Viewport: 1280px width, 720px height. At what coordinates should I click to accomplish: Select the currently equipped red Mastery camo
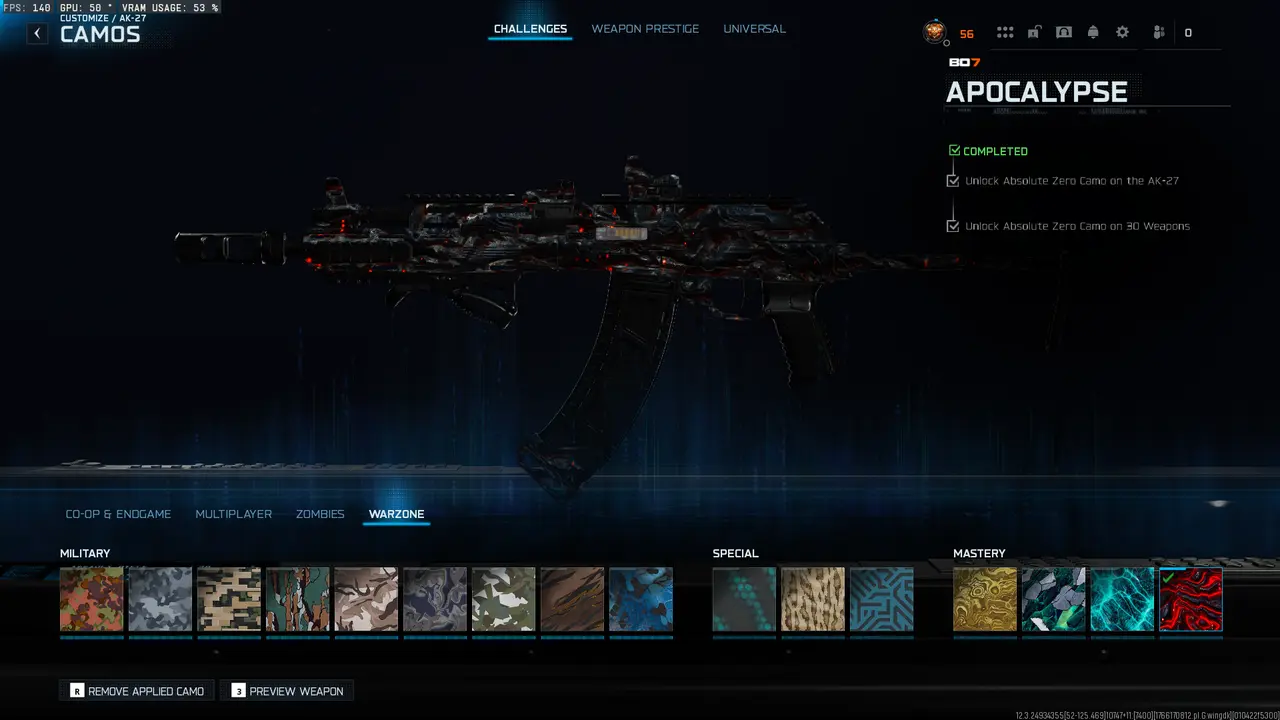pos(1190,598)
